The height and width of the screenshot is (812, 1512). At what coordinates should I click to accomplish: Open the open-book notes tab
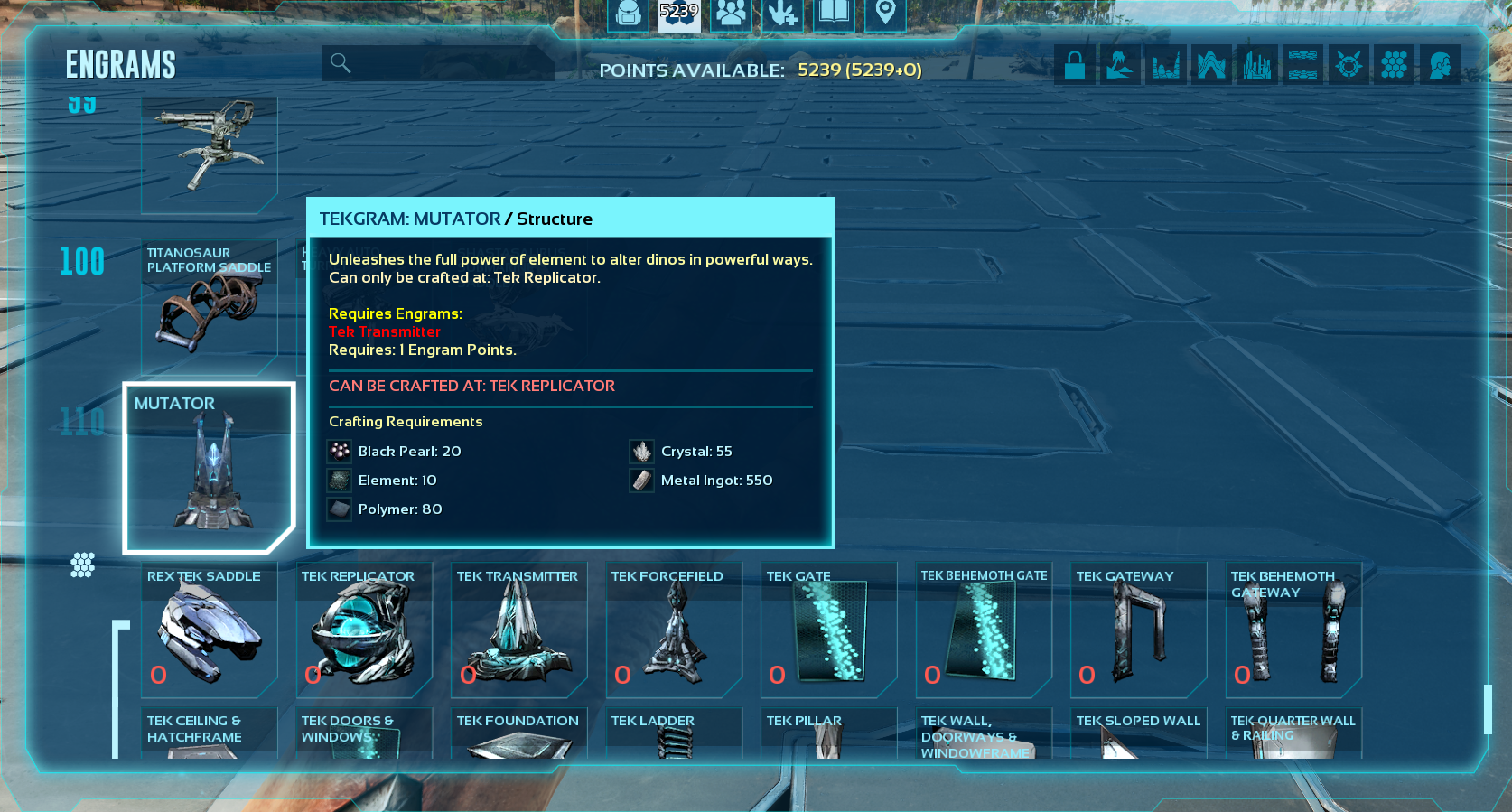[834, 14]
